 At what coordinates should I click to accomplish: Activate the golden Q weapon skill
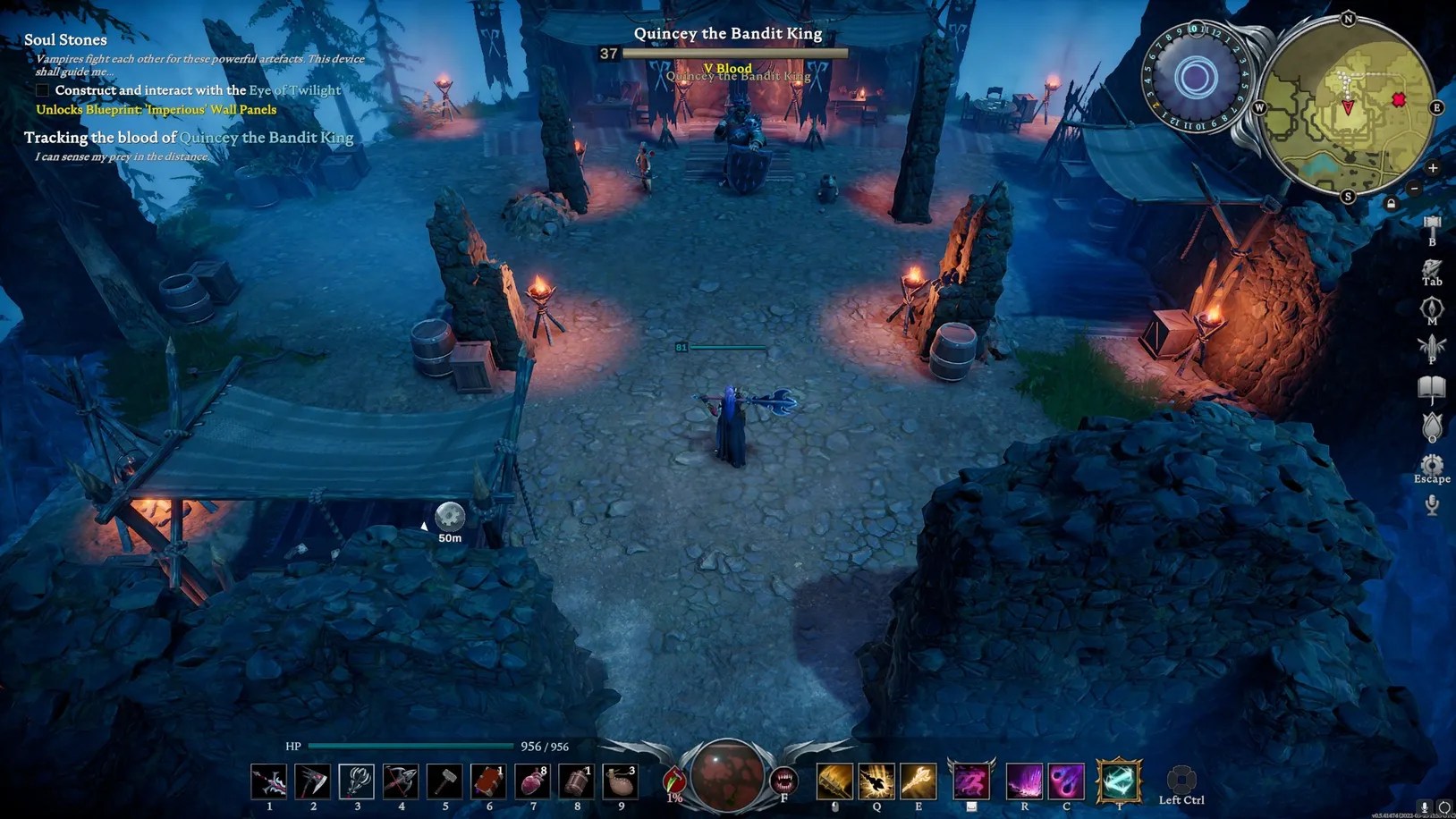876,781
